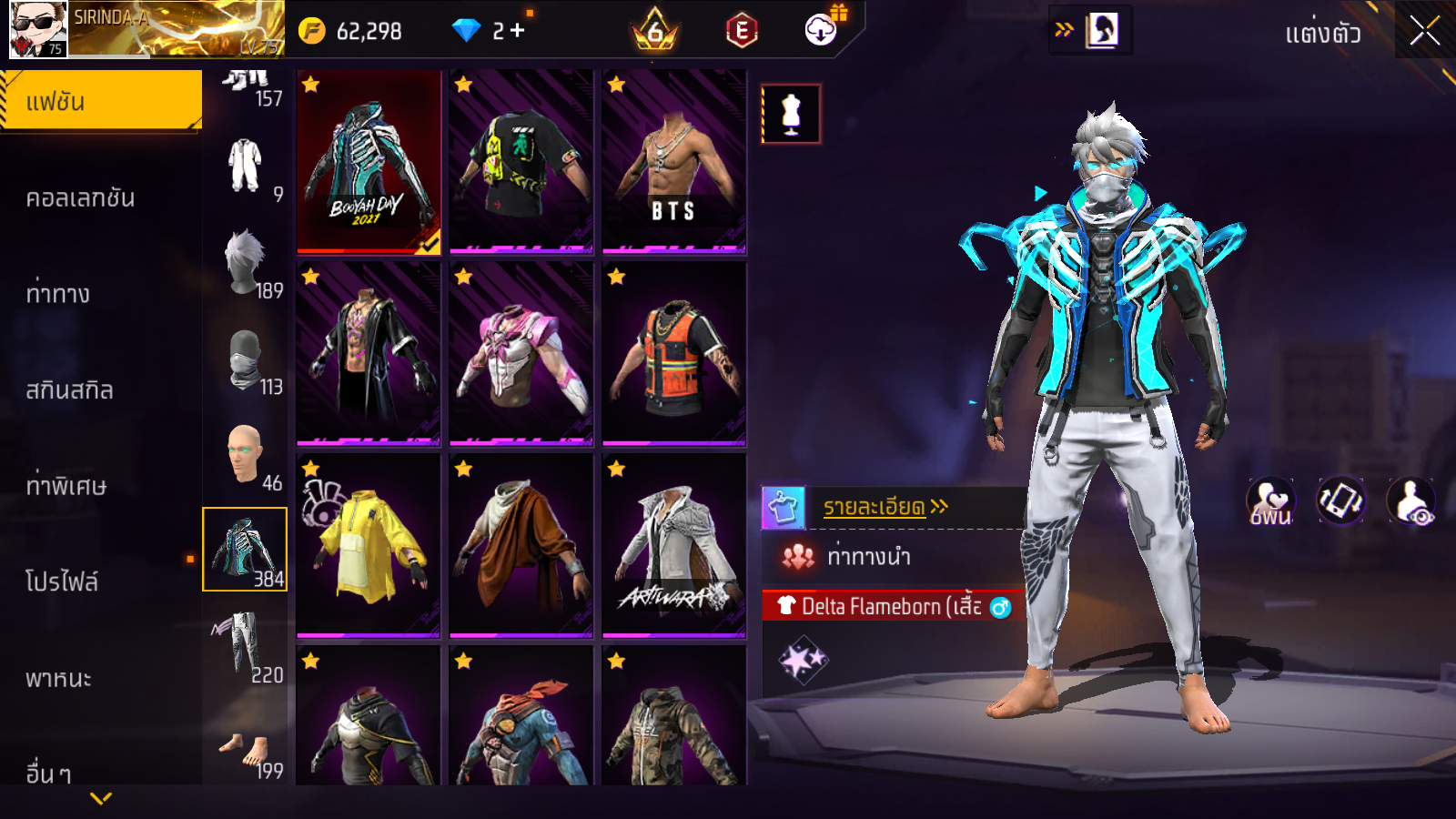Pick the orange safety vest top
The image size is (1456, 819).
[673, 355]
